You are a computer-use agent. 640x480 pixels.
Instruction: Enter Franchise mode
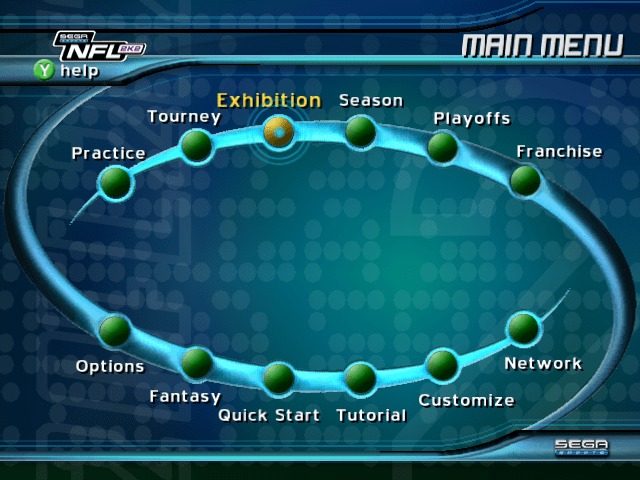tap(525, 180)
